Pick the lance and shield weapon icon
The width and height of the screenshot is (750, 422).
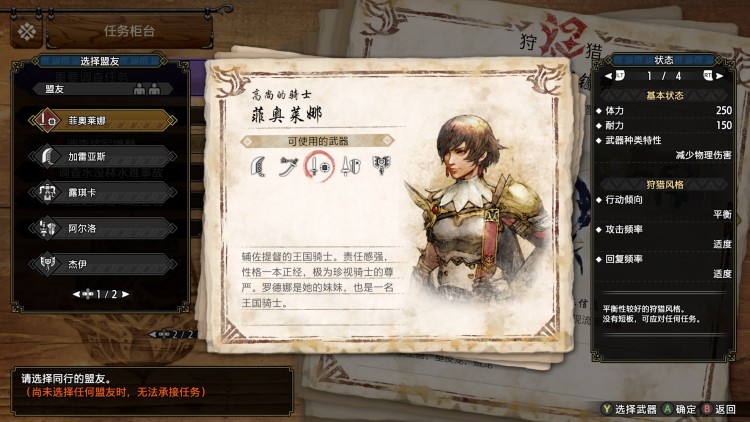pos(349,165)
